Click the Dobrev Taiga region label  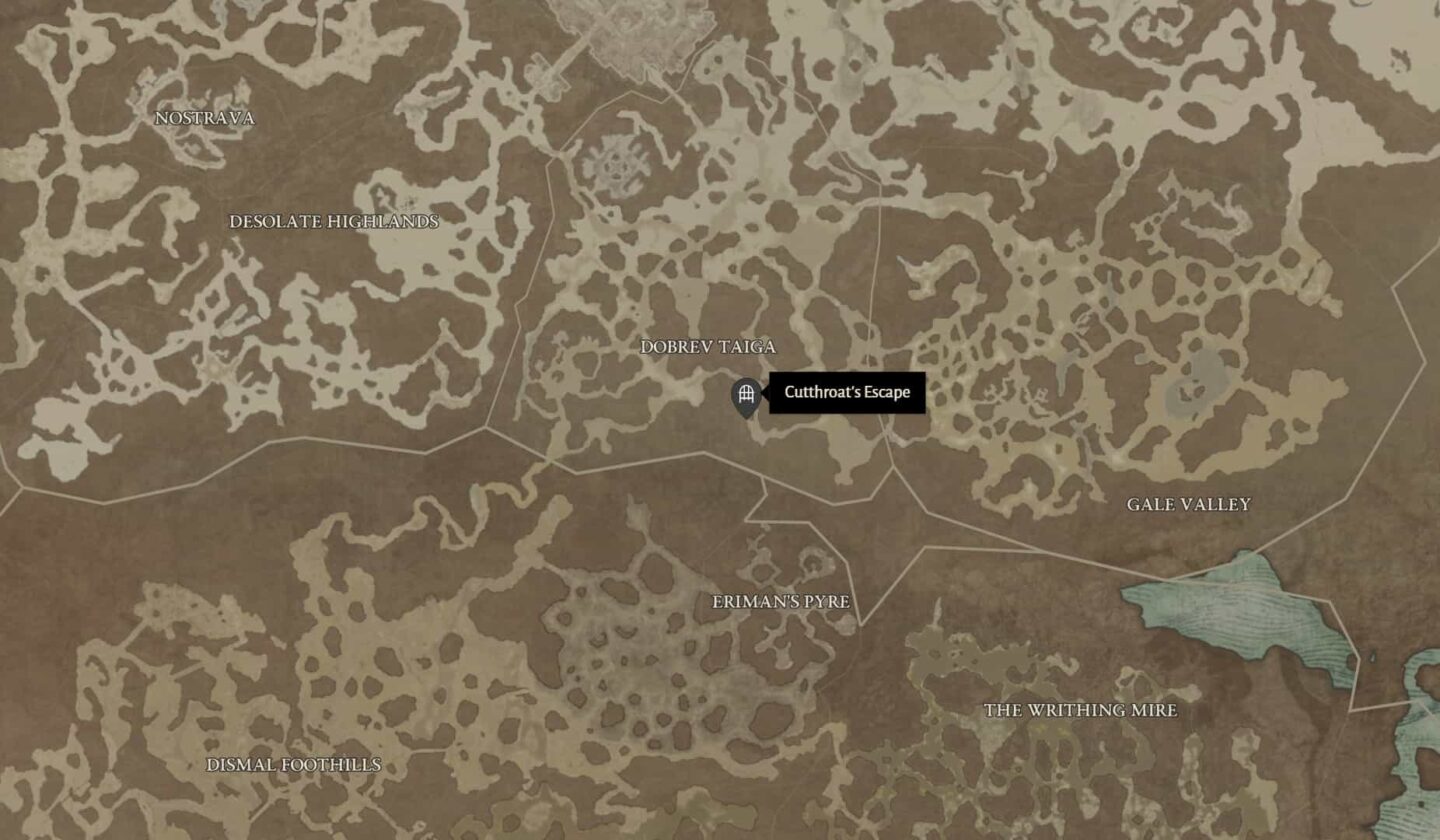point(709,348)
